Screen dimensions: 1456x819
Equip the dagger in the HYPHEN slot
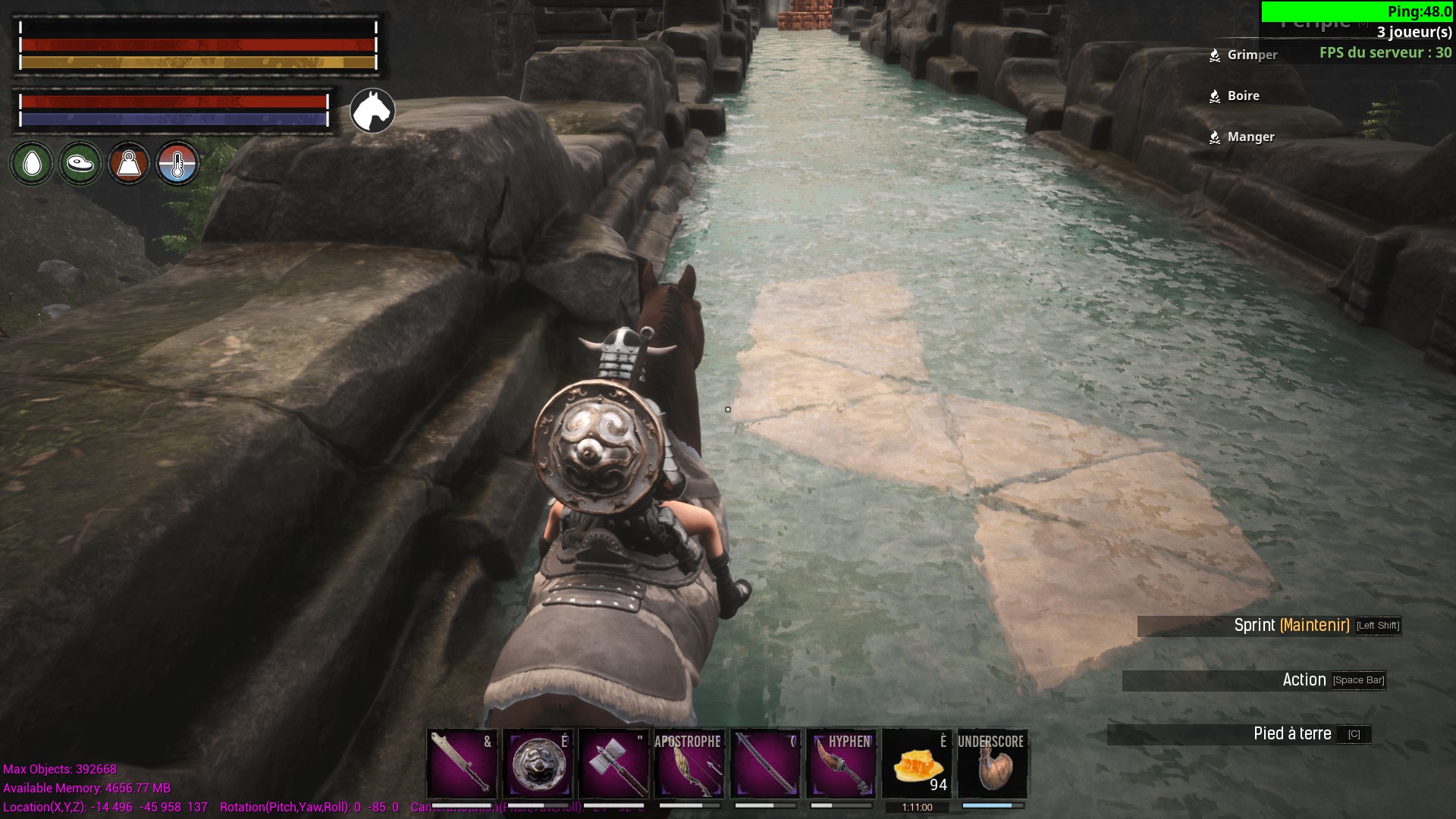point(842,764)
